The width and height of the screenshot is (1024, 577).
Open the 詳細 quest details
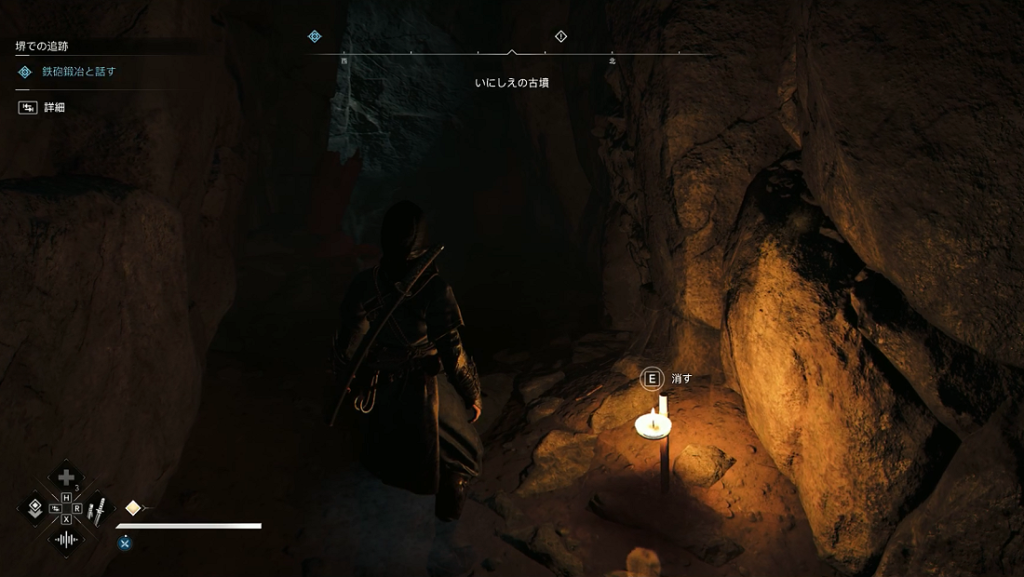(54, 107)
